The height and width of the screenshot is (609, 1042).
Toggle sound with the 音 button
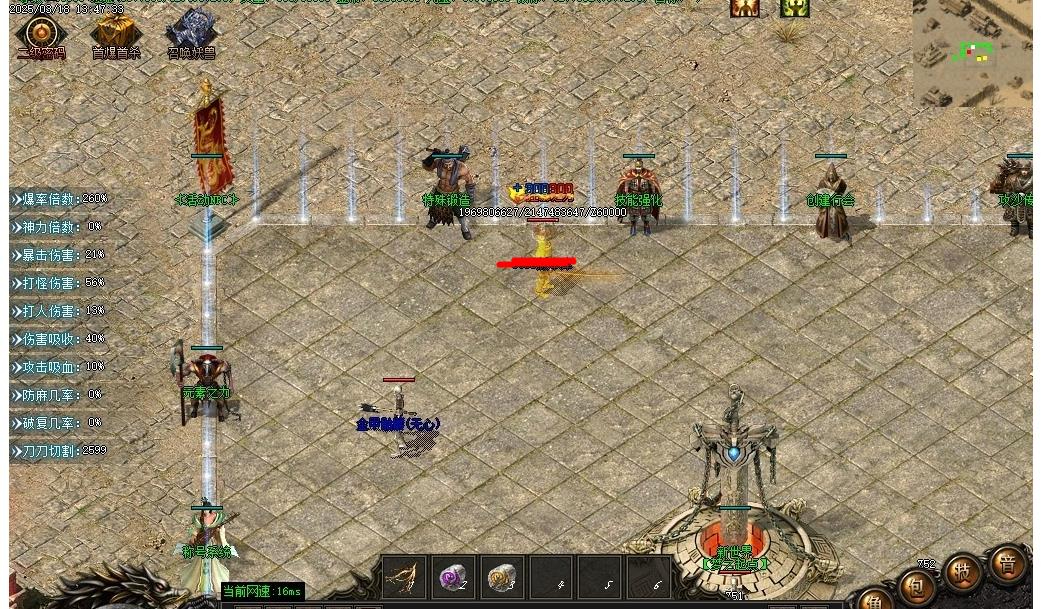click(1008, 564)
